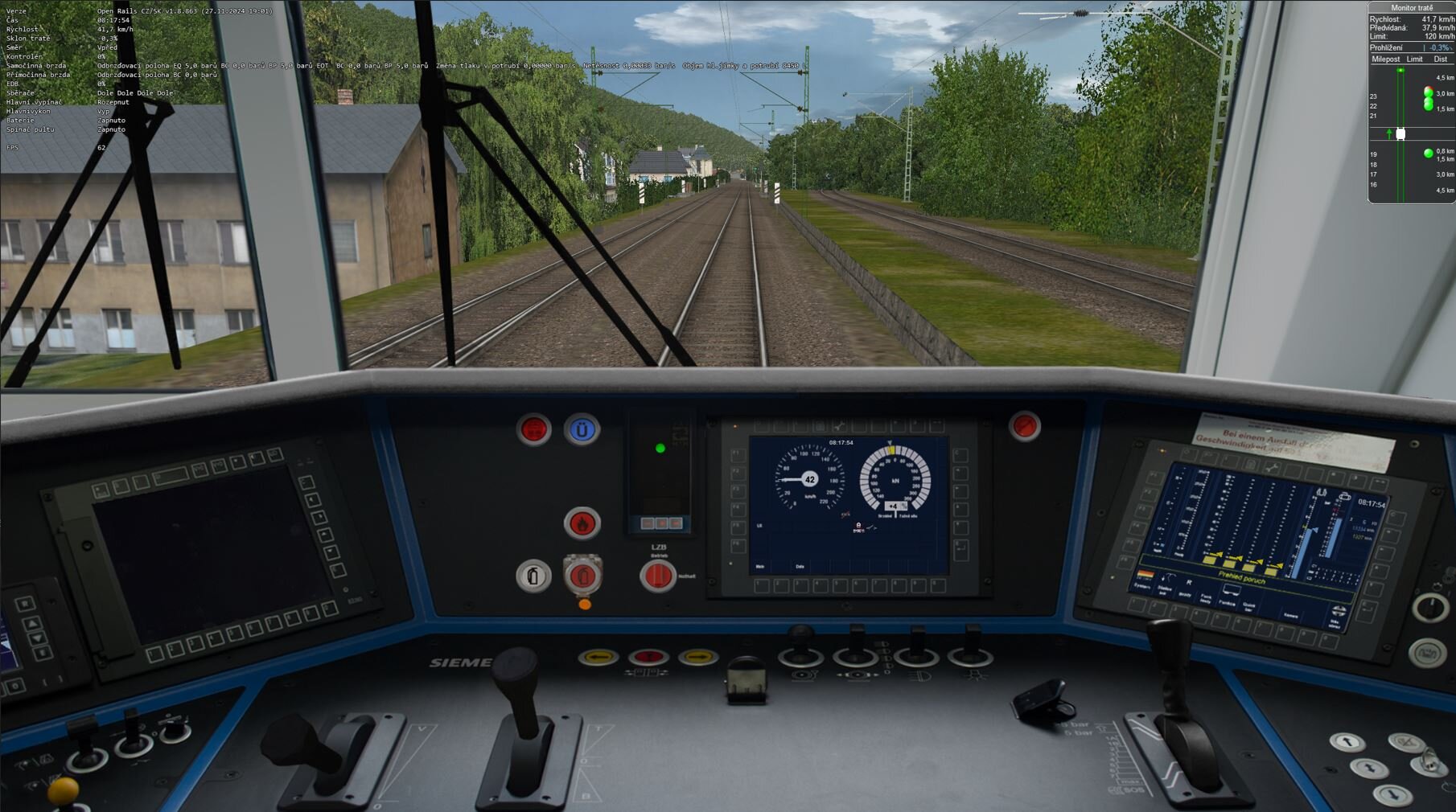The image size is (1456, 812).
Task: Click the red covered fire extinguisher button
Action: pyautogui.click(x=582, y=576)
